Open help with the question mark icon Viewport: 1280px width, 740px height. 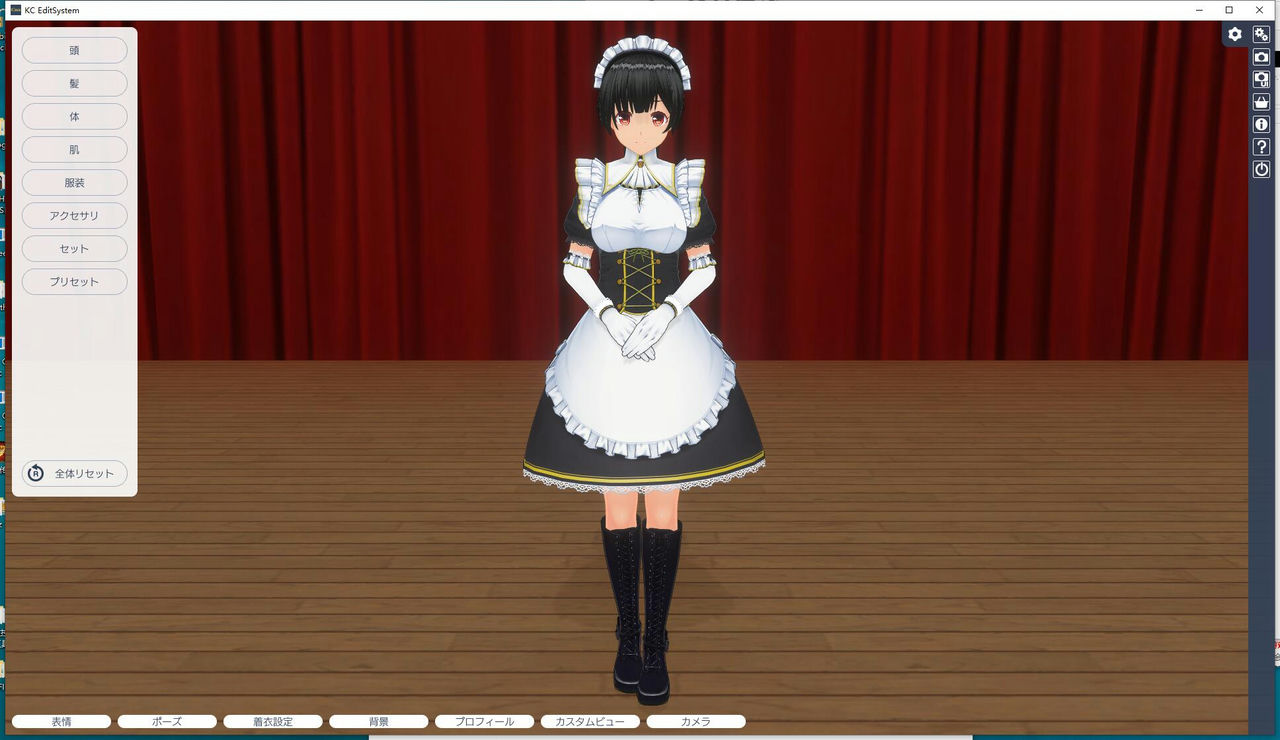(1261, 146)
